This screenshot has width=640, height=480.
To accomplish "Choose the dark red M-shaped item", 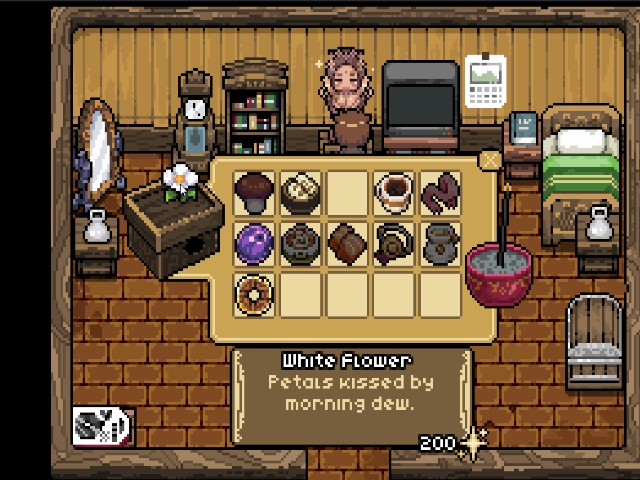I will coord(440,191).
